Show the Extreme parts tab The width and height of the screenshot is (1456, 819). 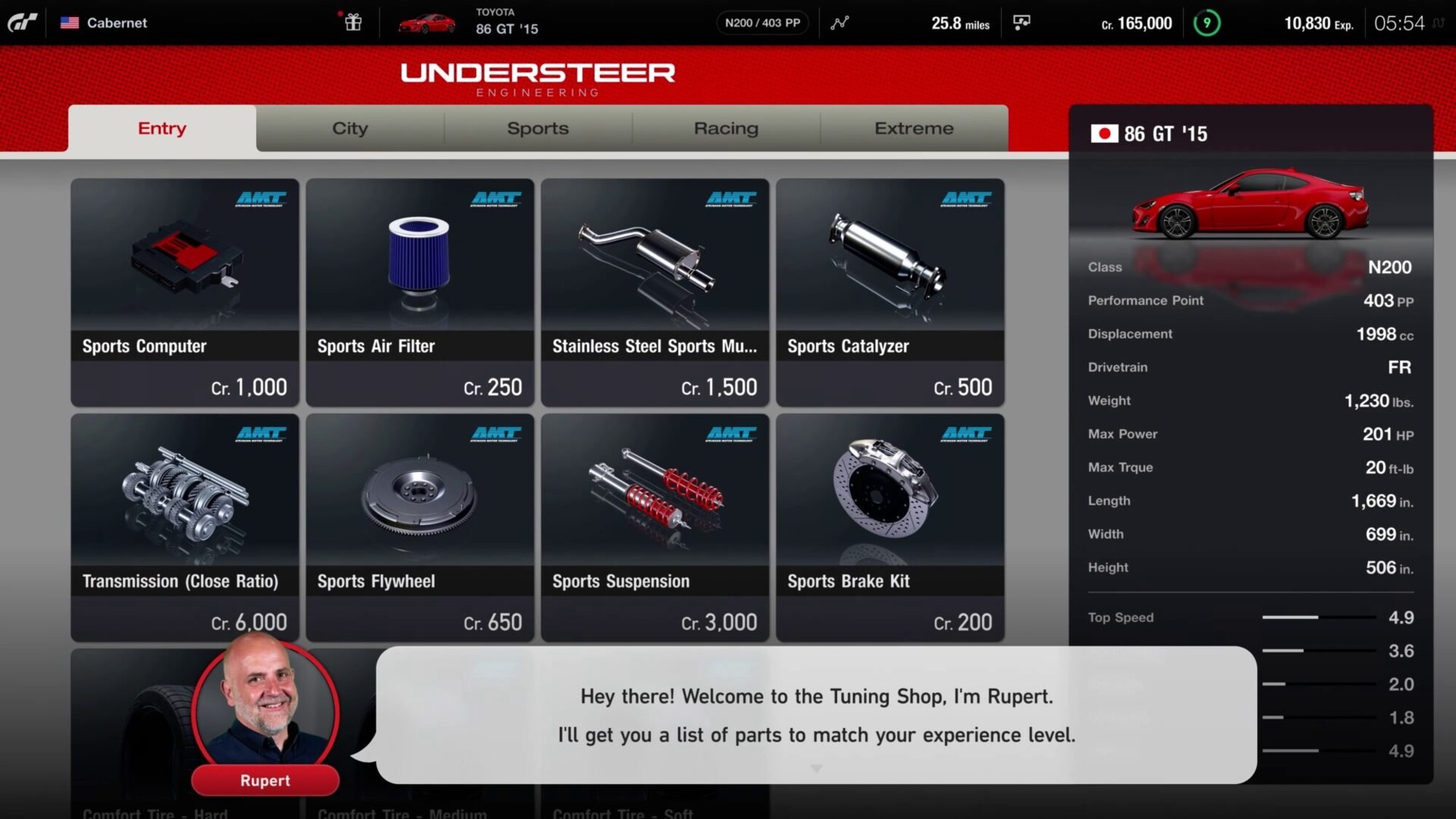coord(914,128)
